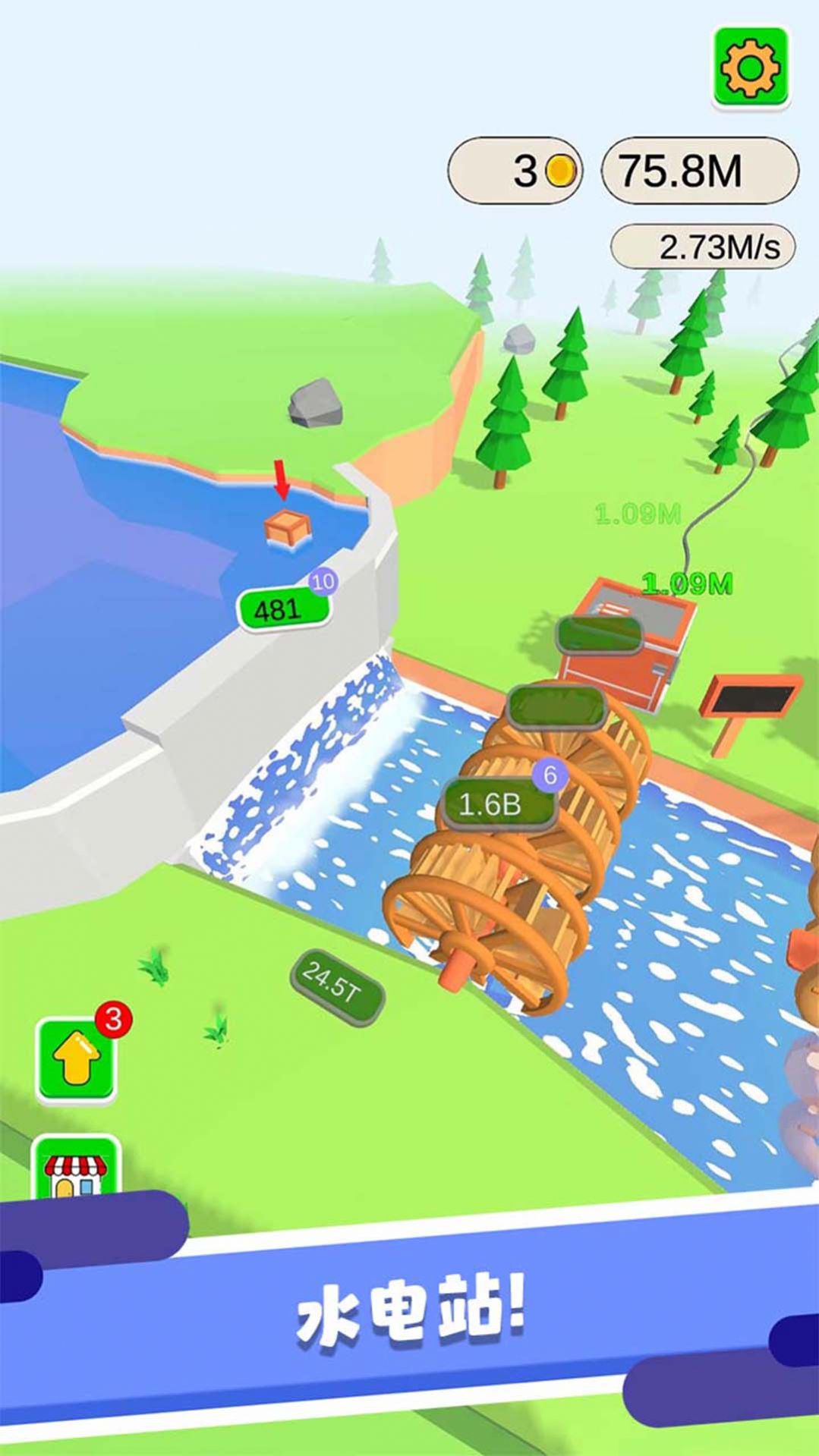Select the 24.5T upgrade tag
This screenshot has width=819, height=1456.
coord(335,988)
